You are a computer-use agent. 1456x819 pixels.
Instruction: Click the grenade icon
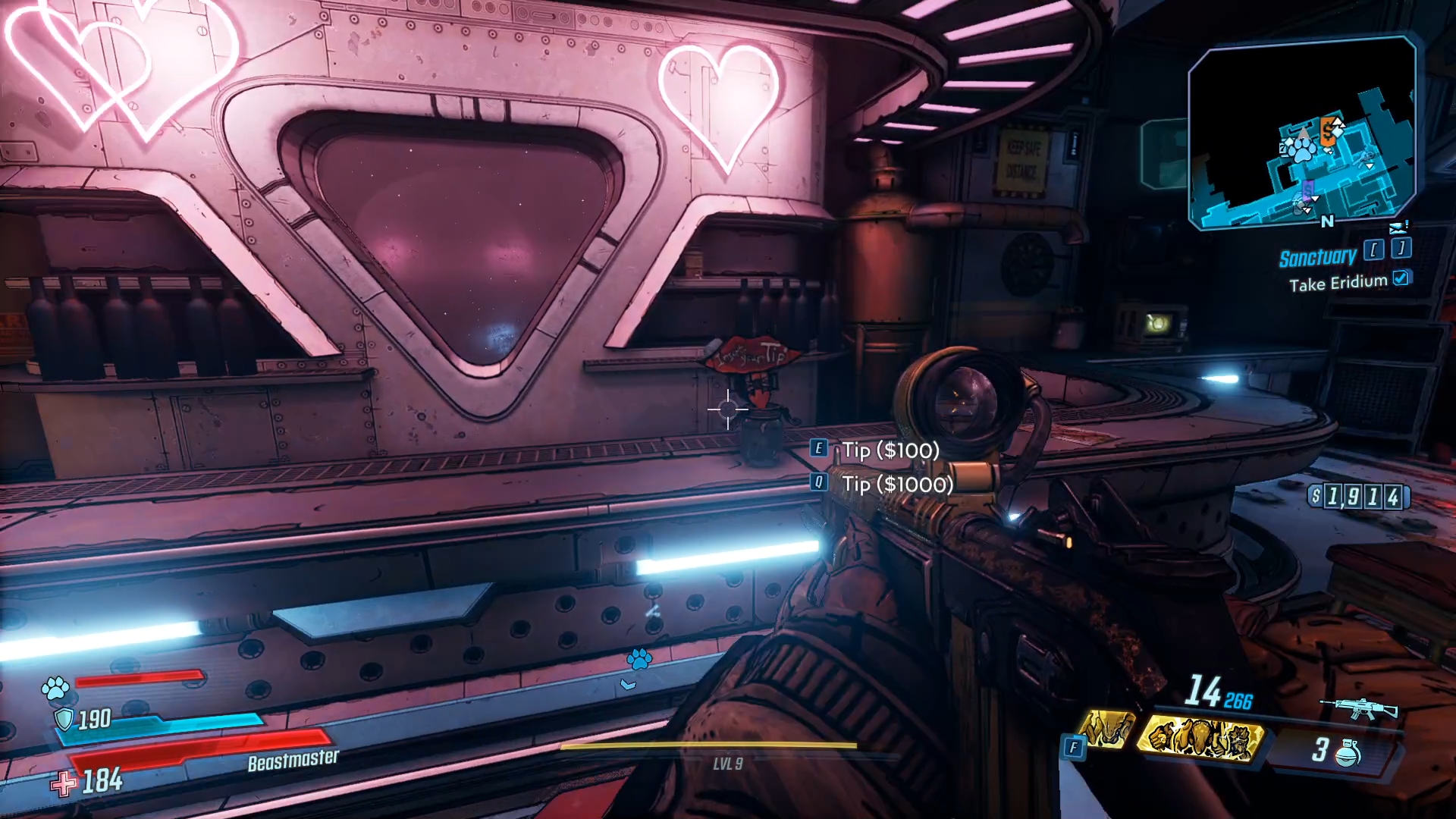pyautogui.click(x=1348, y=753)
